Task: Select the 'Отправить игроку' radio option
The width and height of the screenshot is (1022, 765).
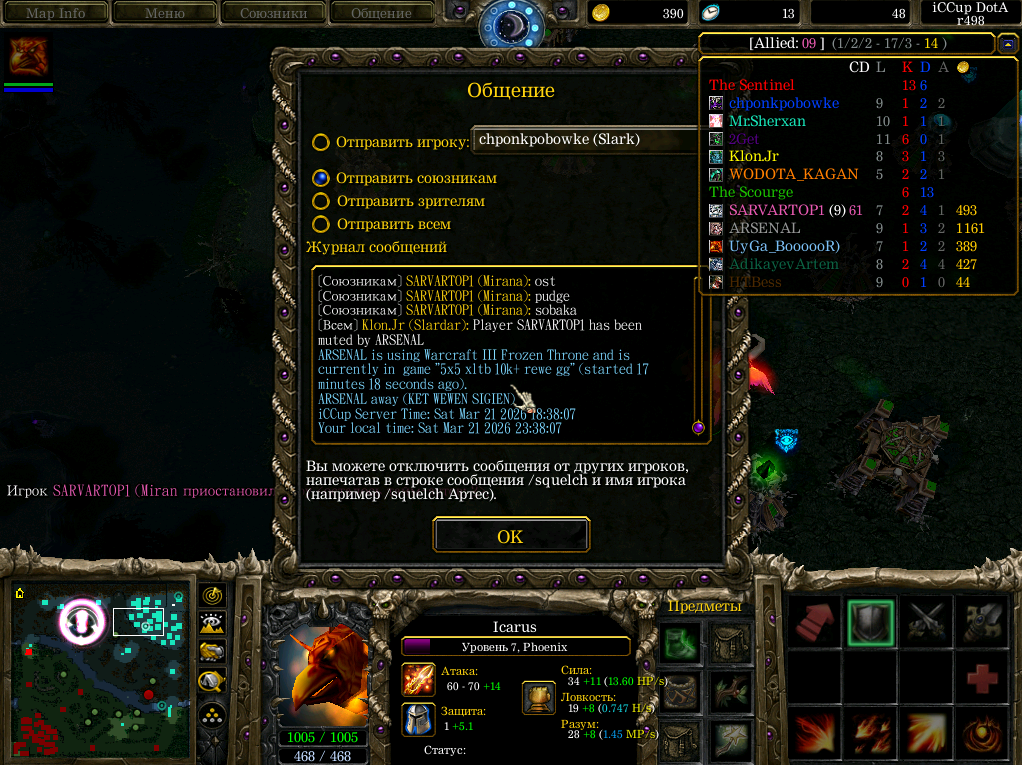Action: [321, 142]
